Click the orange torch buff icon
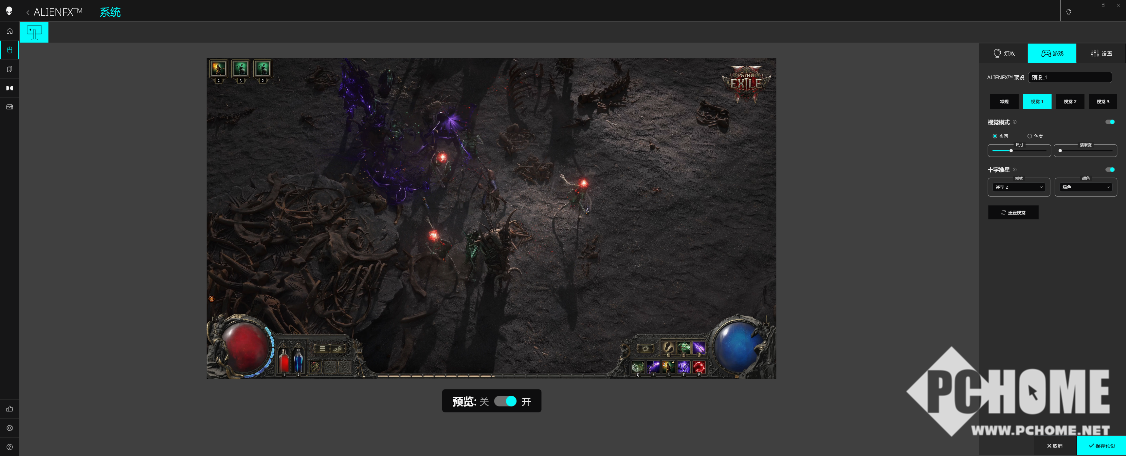This screenshot has height=456, width=1126. 218,68
